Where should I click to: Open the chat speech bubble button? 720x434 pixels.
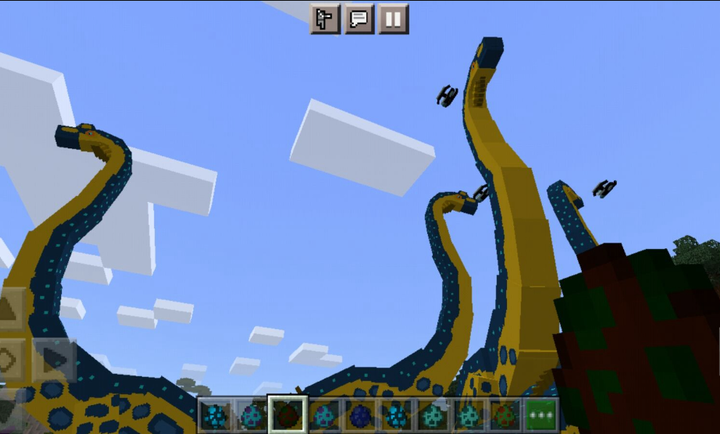[360, 18]
